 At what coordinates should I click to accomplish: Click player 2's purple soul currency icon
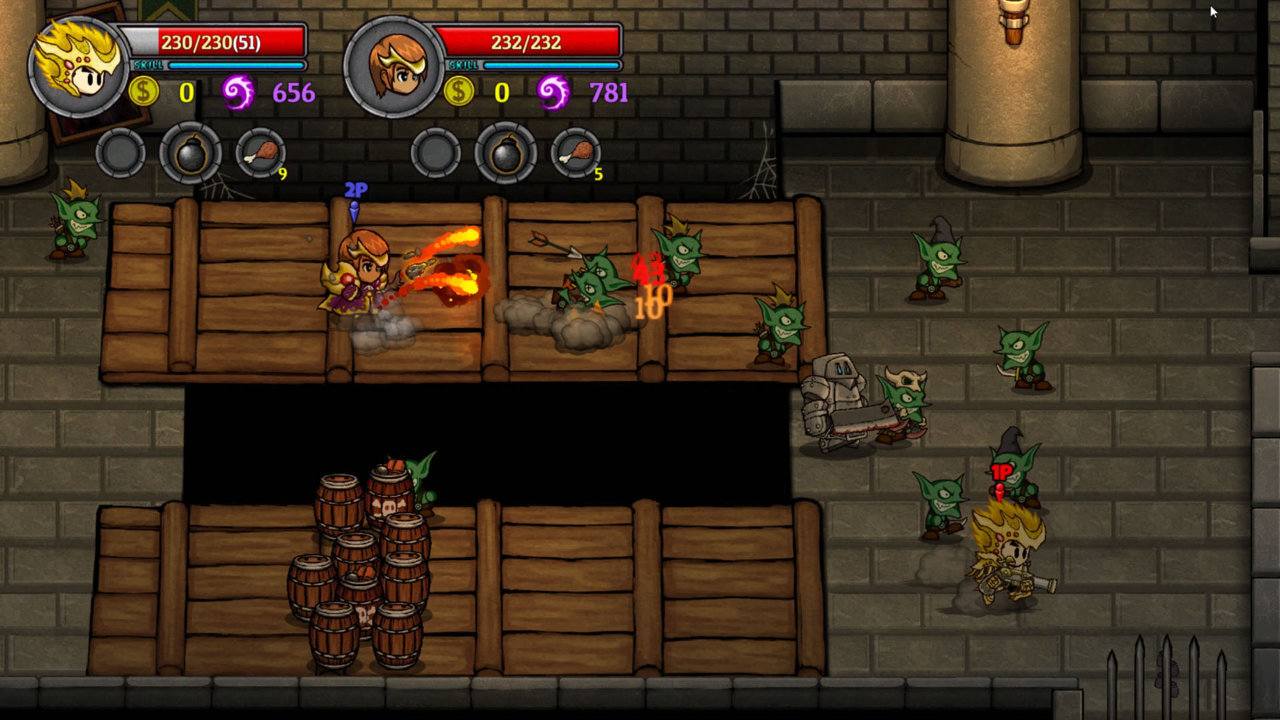[551, 93]
